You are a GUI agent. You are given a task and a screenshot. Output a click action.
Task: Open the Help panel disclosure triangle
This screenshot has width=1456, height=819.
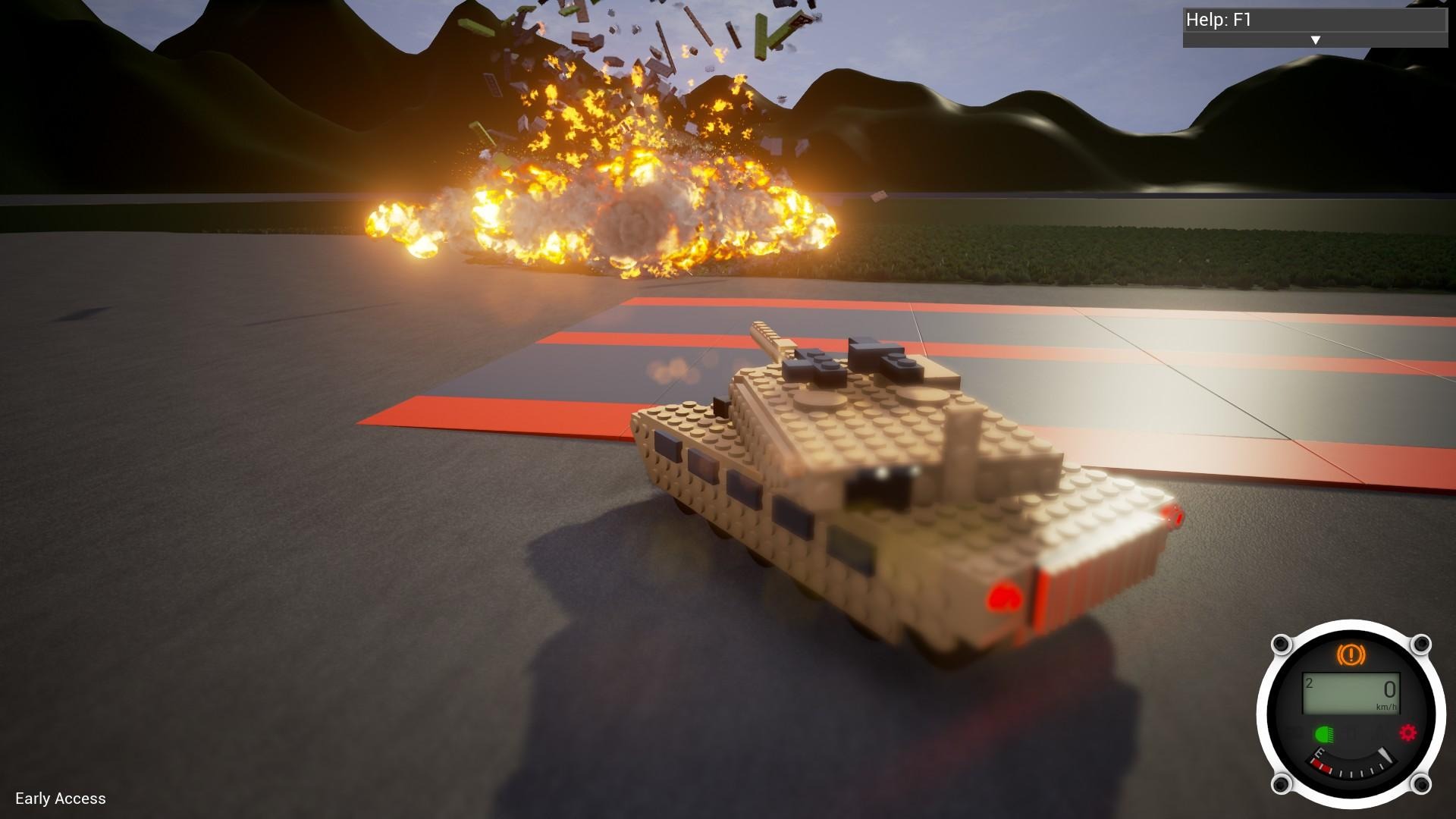point(1316,39)
